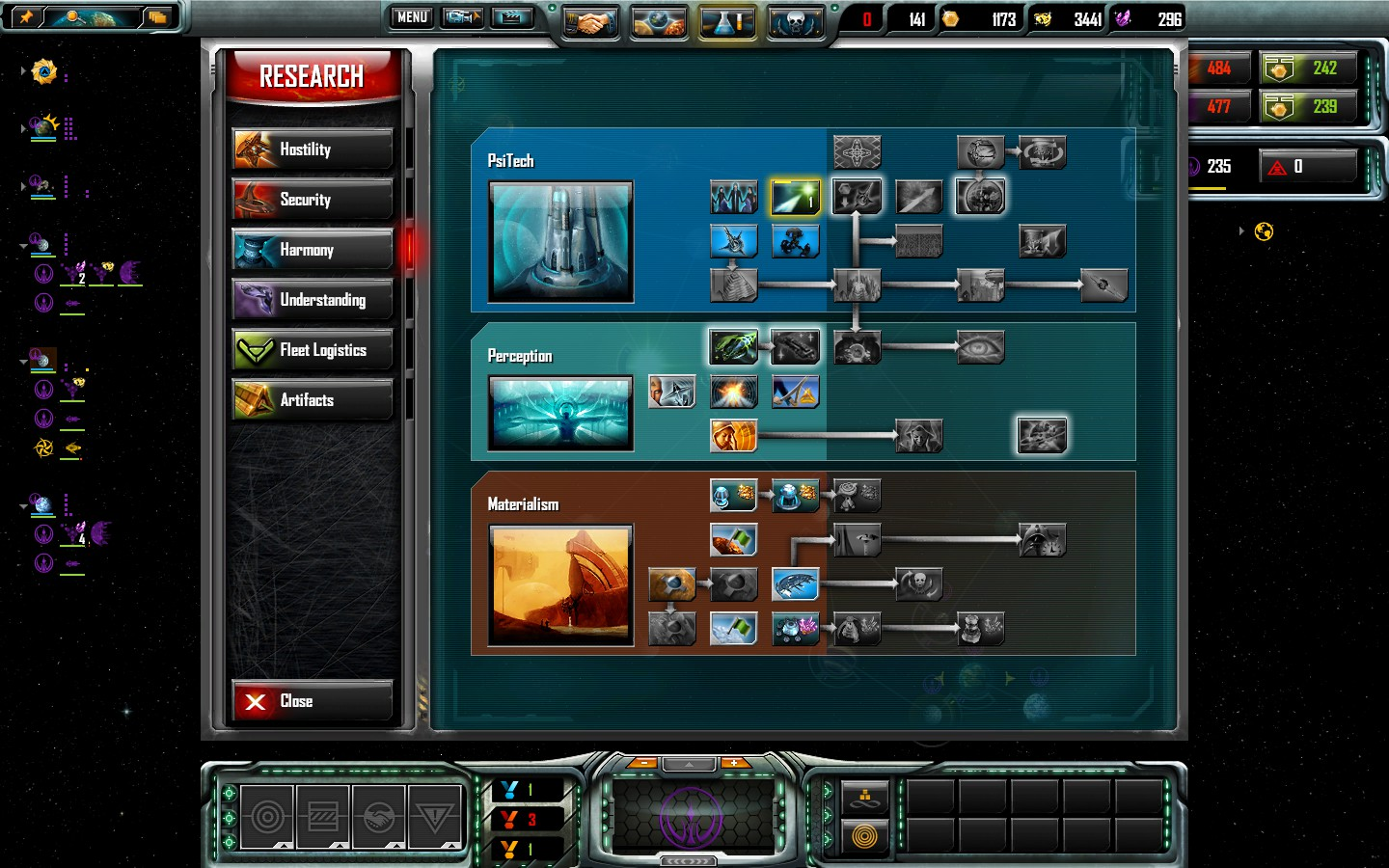Select the crystal harvesting tech in Materialism
The image size is (1389, 868).
795,628
